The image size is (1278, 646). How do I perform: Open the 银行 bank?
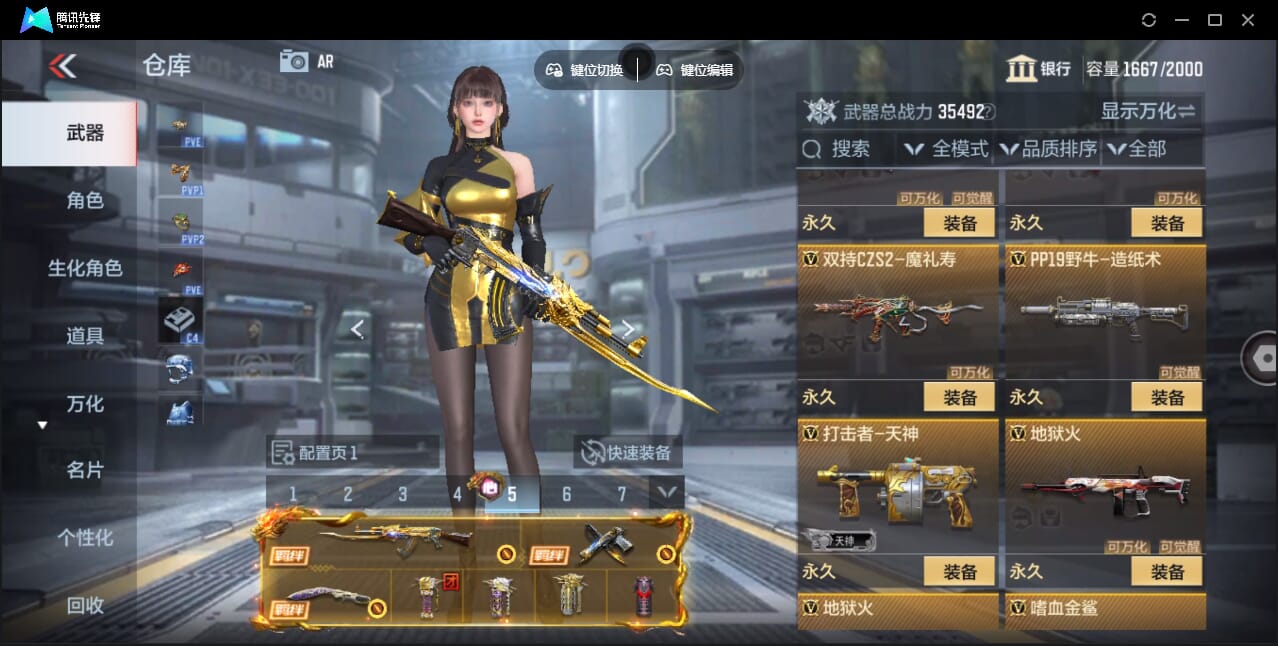(x=1038, y=69)
